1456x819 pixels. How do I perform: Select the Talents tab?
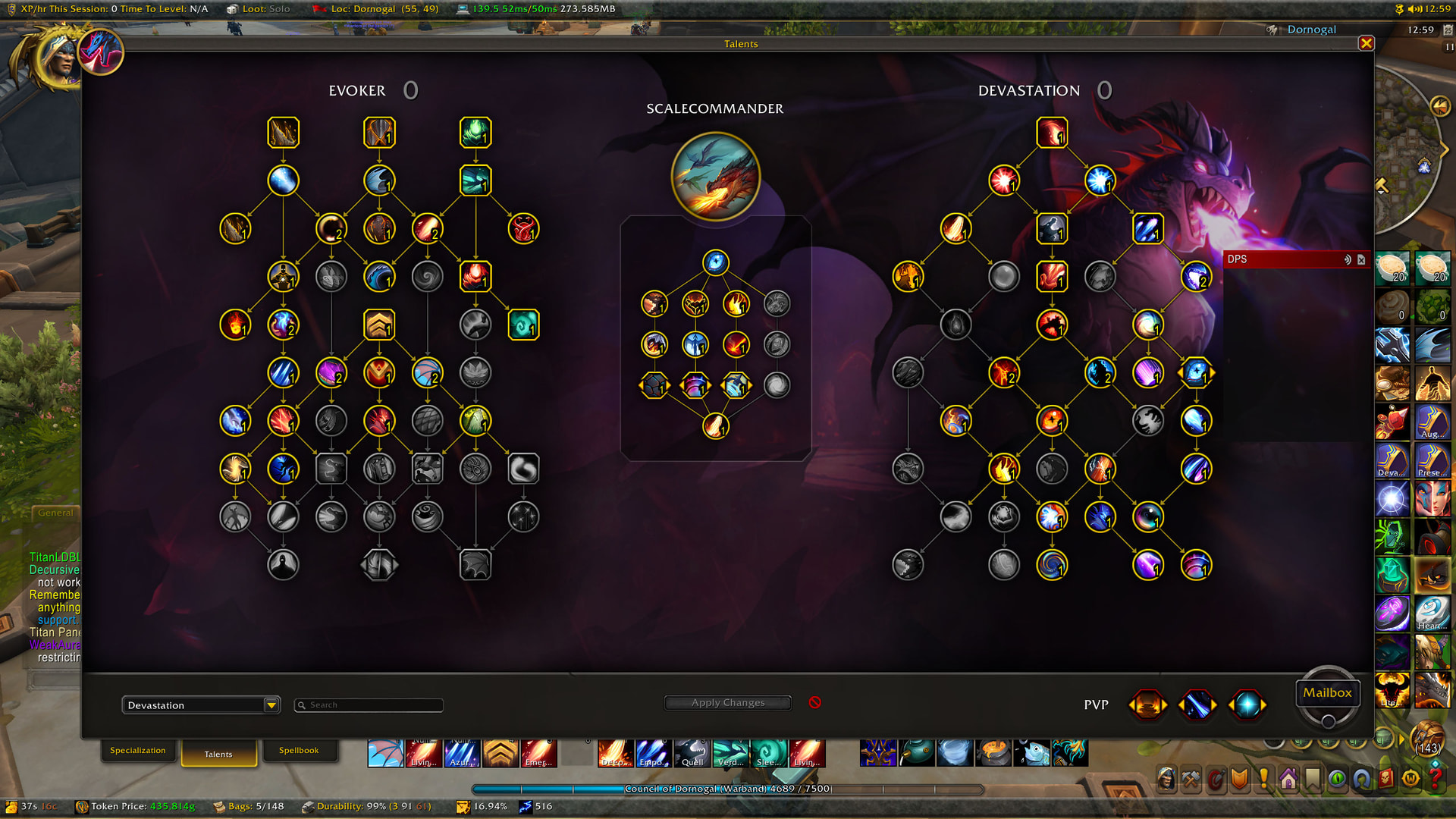pos(218,754)
